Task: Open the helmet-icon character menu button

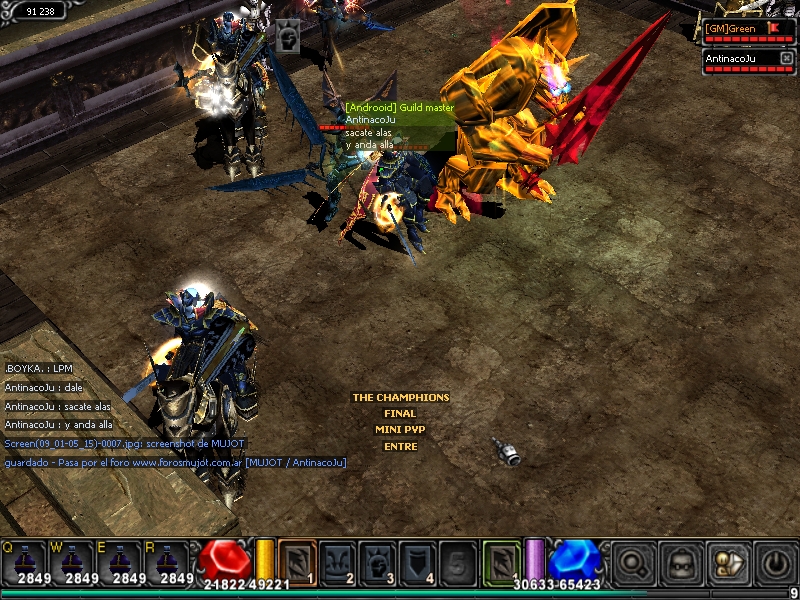Action: pyautogui.click(x=681, y=561)
